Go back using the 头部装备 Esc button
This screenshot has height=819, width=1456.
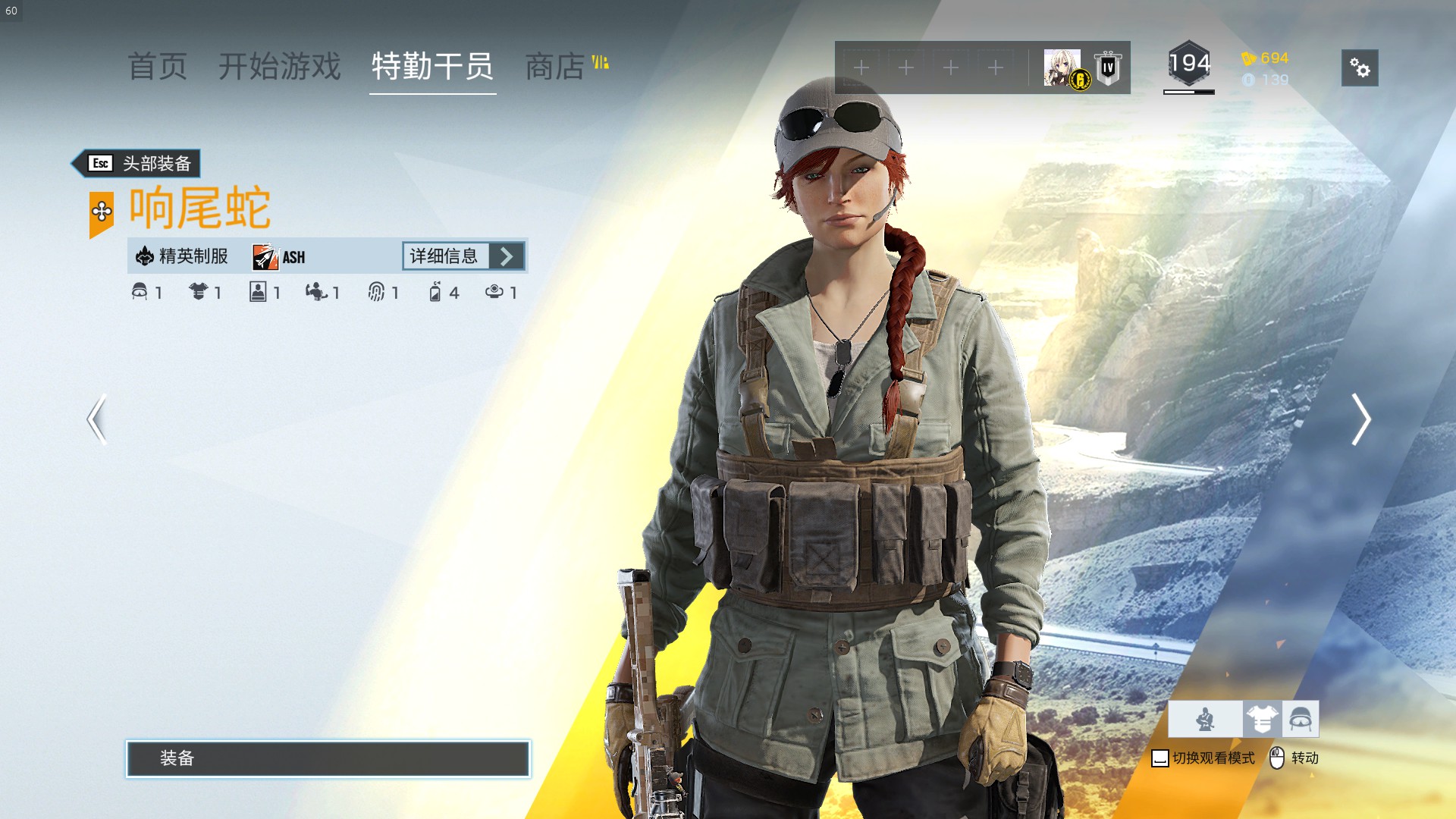(x=137, y=163)
